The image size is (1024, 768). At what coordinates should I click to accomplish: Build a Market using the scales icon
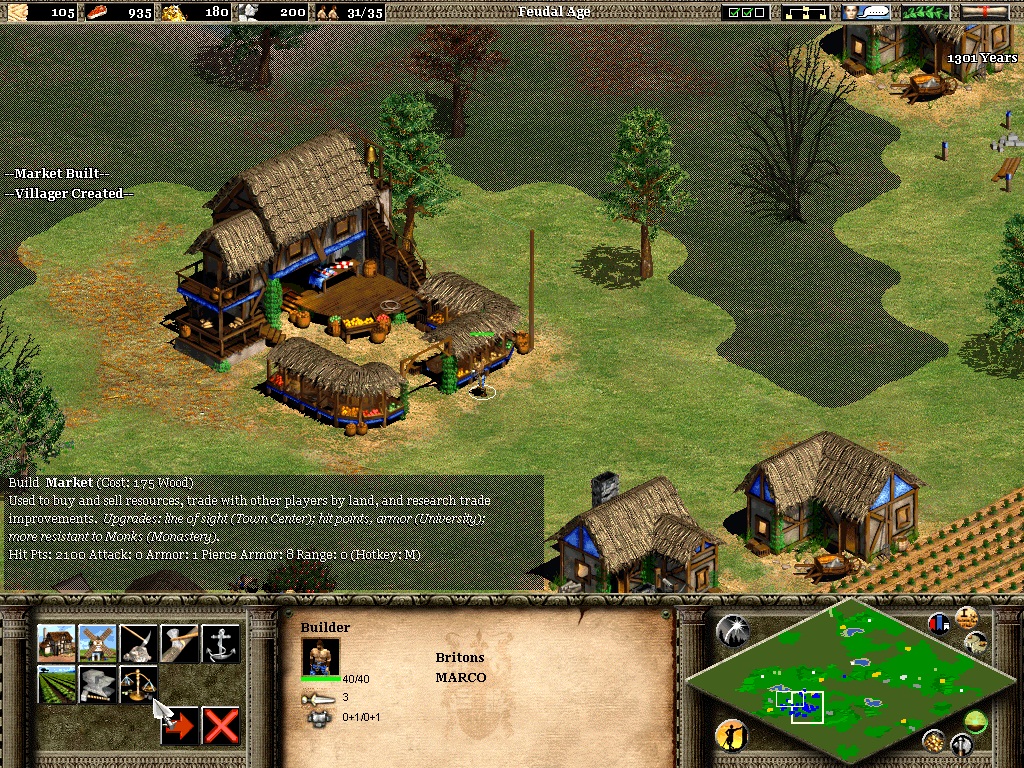[x=139, y=685]
